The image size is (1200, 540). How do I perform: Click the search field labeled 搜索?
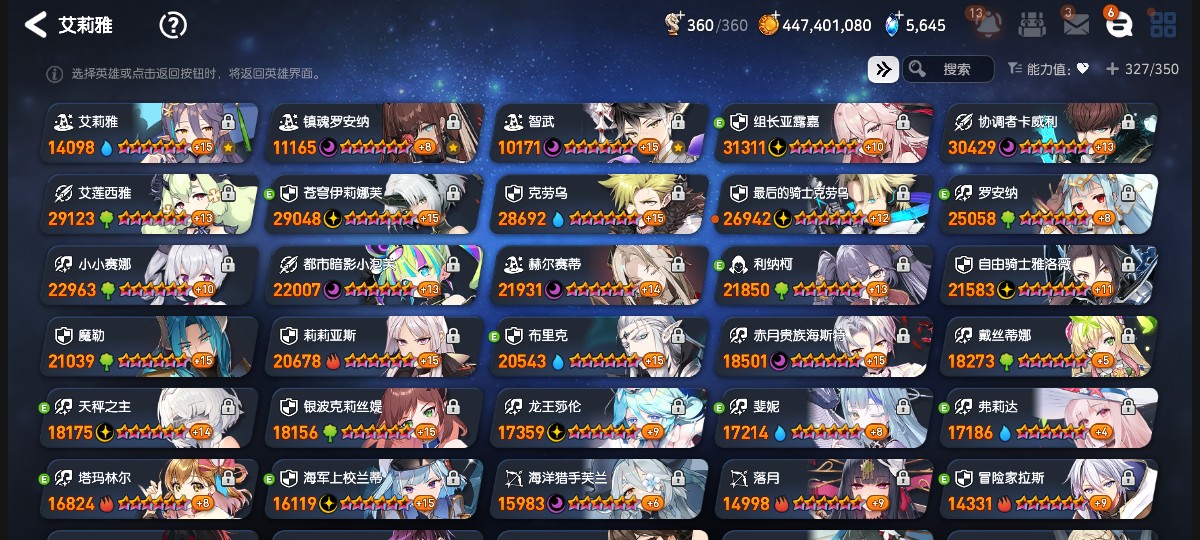948,69
